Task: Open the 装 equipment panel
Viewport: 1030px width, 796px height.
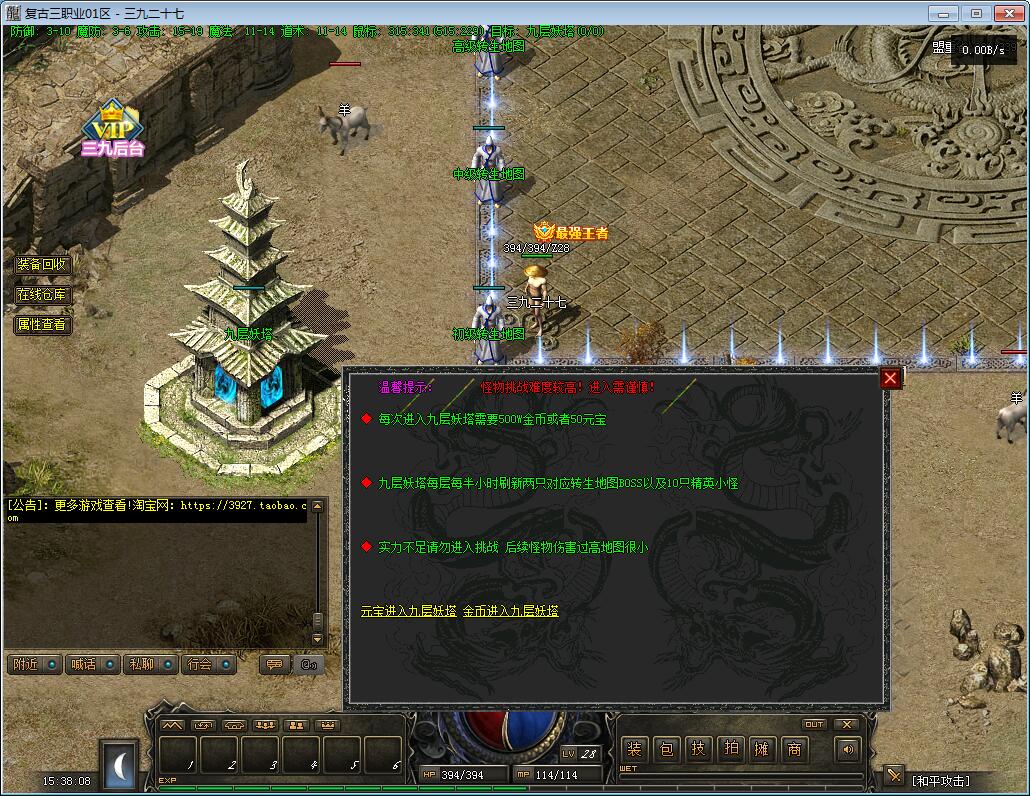Action: [634, 749]
